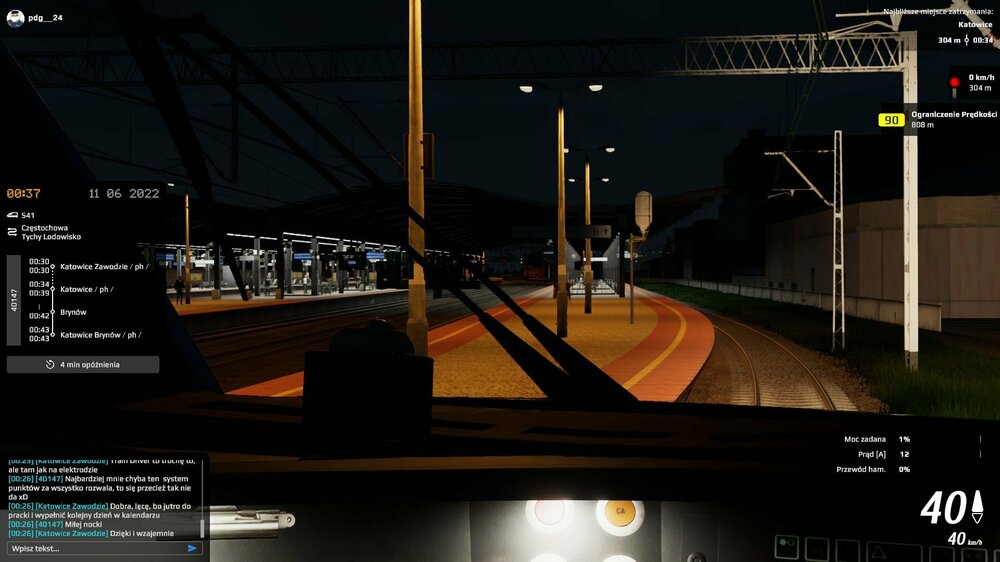Image resolution: width=1000 pixels, height=562 pixels.
Task: Click the Częstochowa – Tychy Lodowisko route label
Action: pos(51,231)
